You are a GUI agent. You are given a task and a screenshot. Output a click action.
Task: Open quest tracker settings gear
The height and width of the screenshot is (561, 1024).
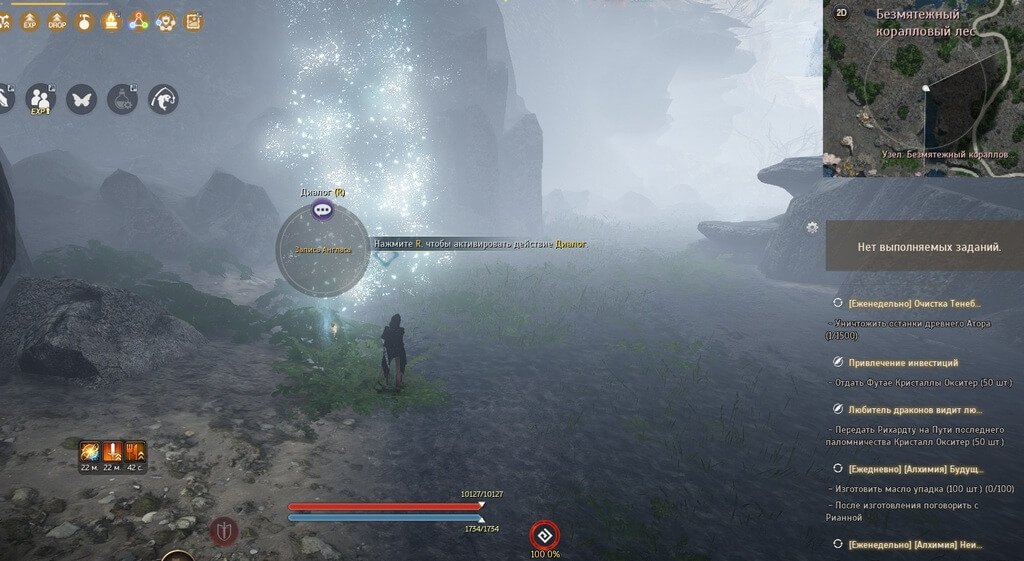pos(812,228)
